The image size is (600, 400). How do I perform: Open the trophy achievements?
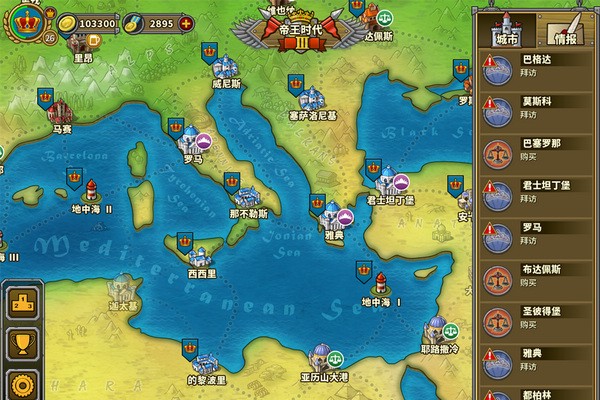[x=21, y=344]
